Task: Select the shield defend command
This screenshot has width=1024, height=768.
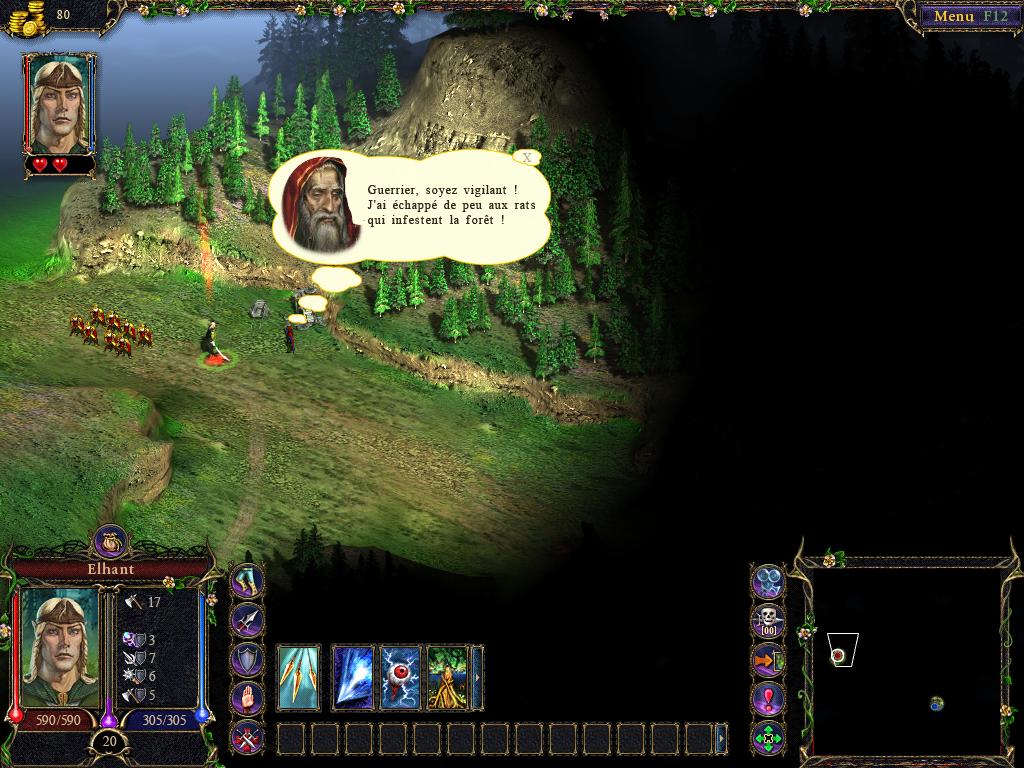Action: tap(247, 659)
